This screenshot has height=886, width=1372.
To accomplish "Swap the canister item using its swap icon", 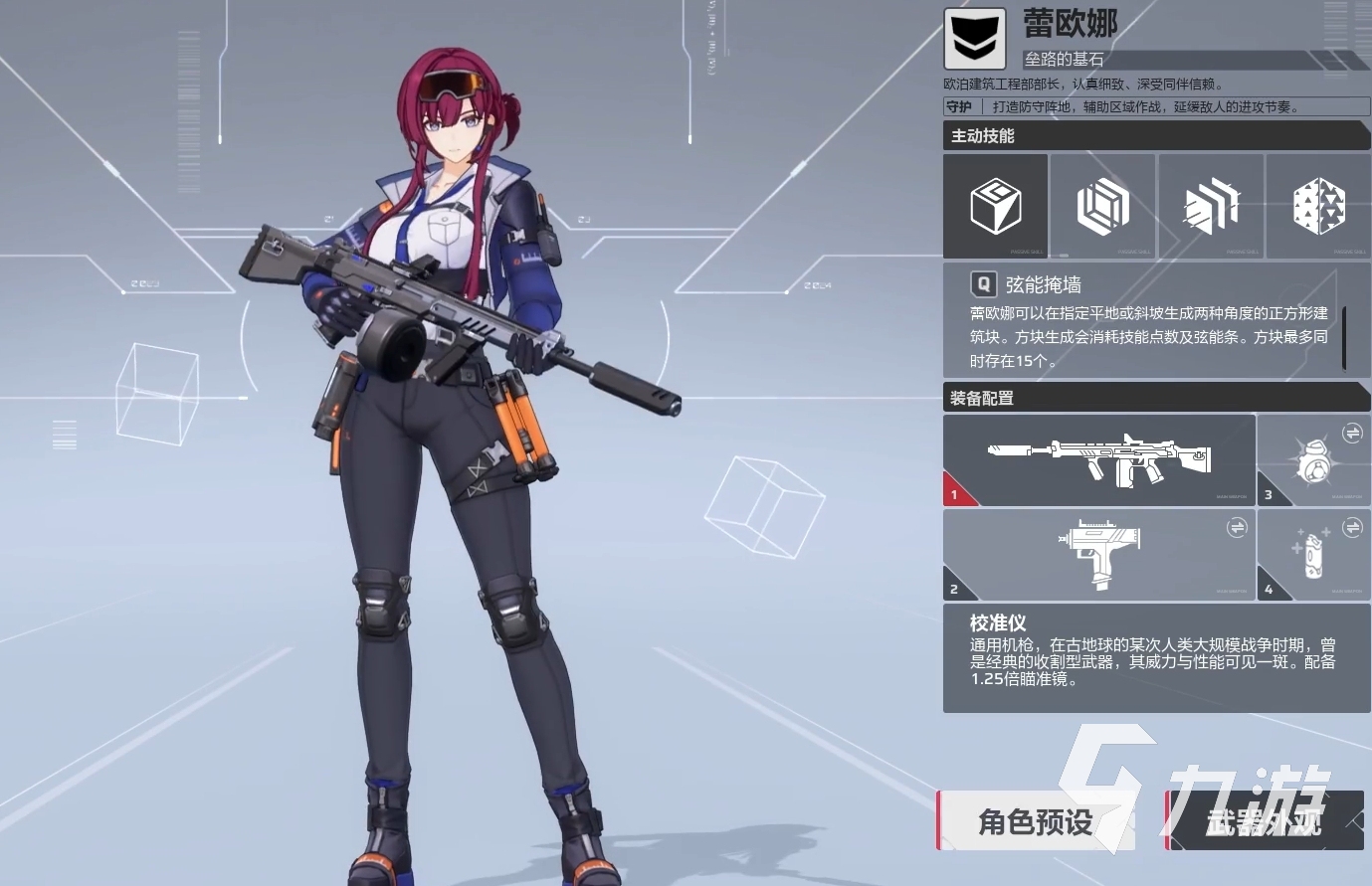I will 1352,527.
